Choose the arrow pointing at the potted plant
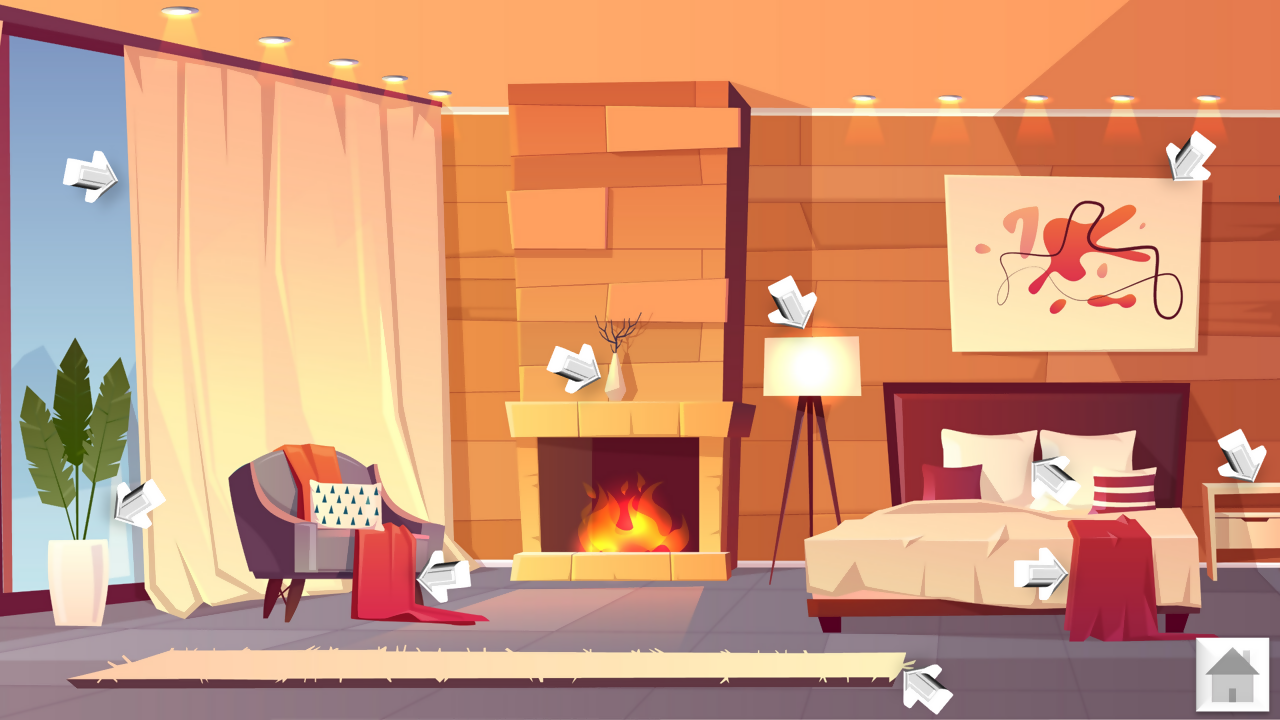 pos(138,502)
